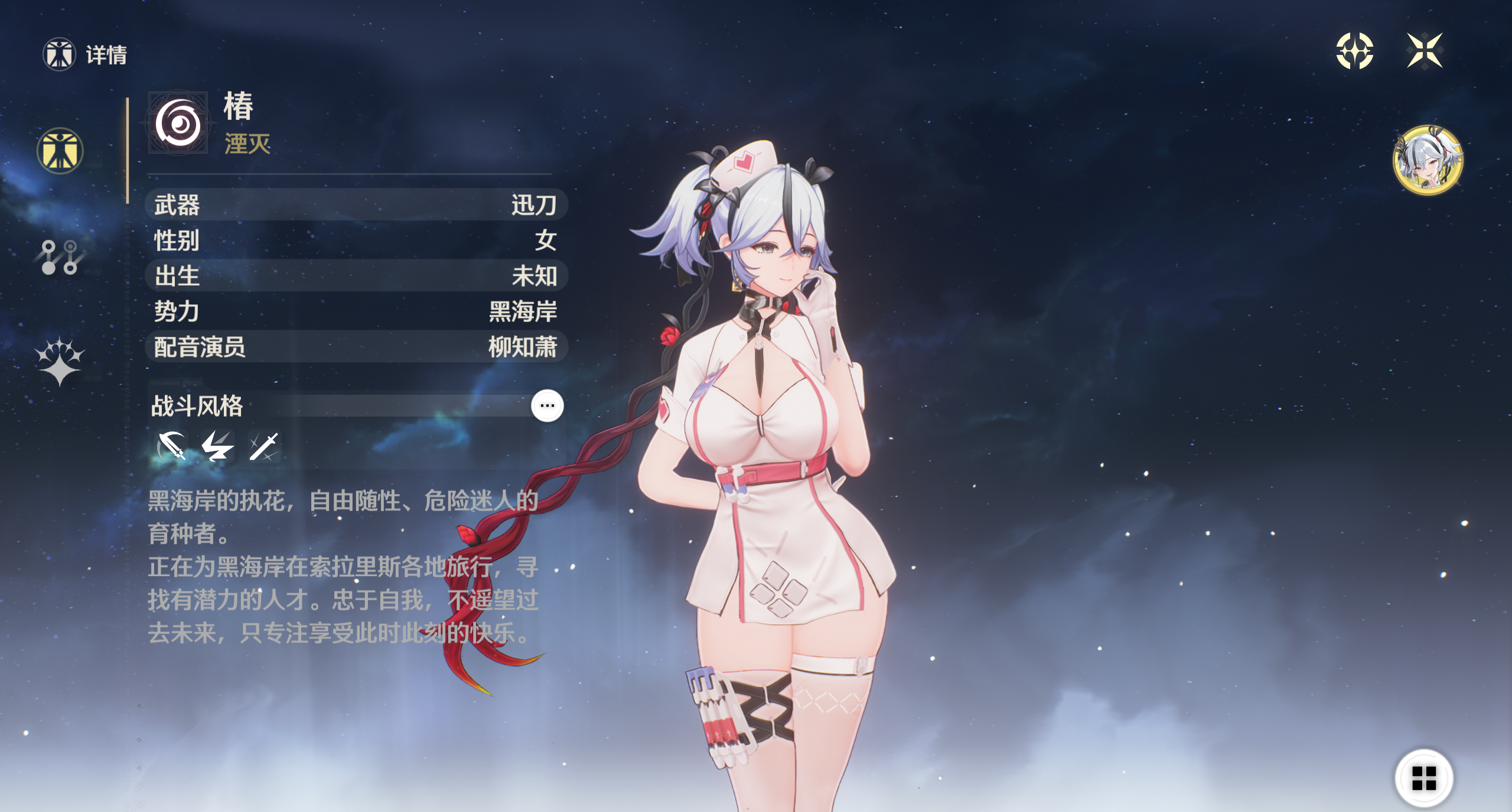Expand the 战斗风格 details button
Viewport: 1512px width, 812px height.
click(x=547, y=406)
